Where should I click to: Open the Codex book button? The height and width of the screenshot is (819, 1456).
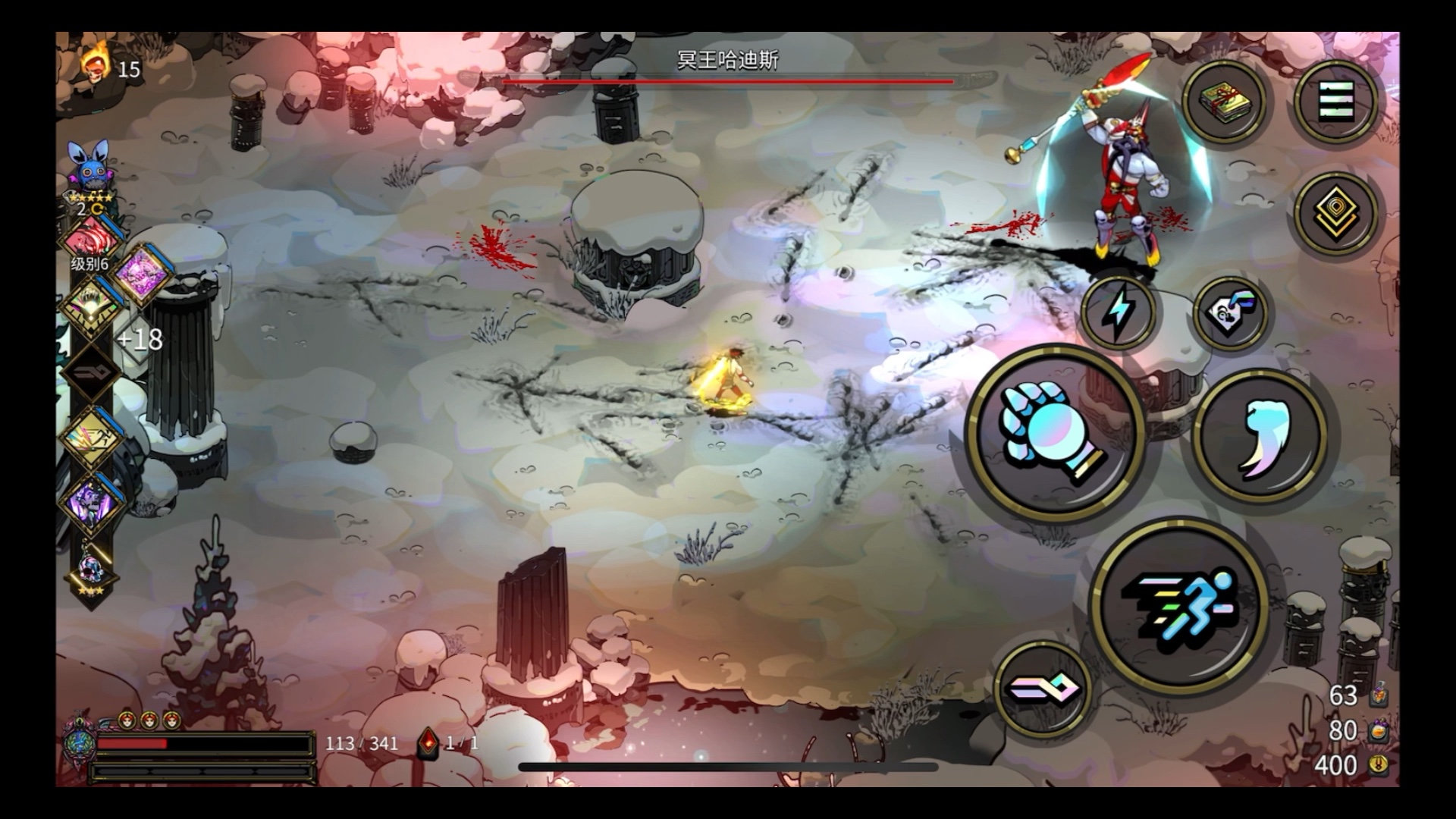pyautogui.click(x=1223, y=101)
